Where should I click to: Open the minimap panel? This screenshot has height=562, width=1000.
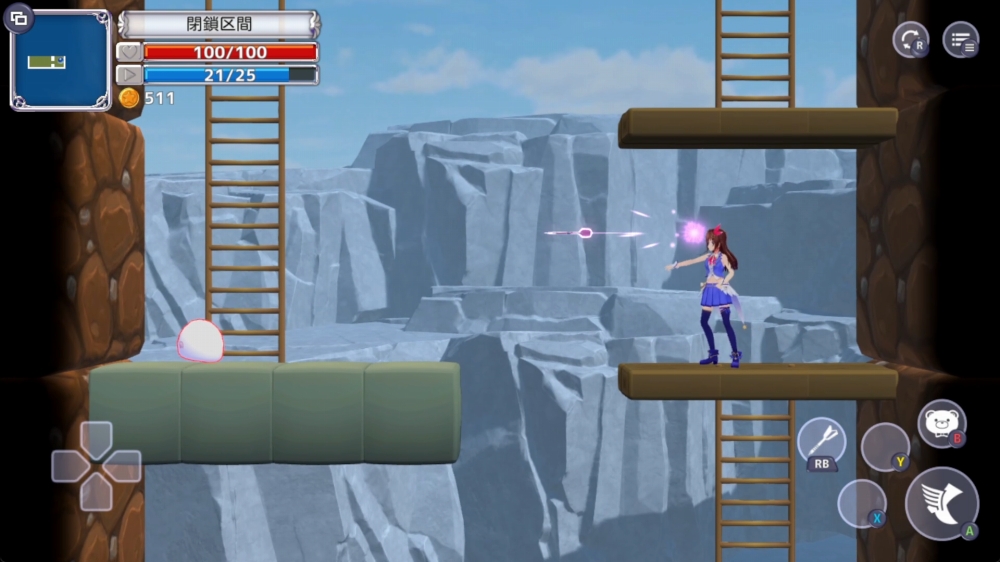[x=60, y=62]
